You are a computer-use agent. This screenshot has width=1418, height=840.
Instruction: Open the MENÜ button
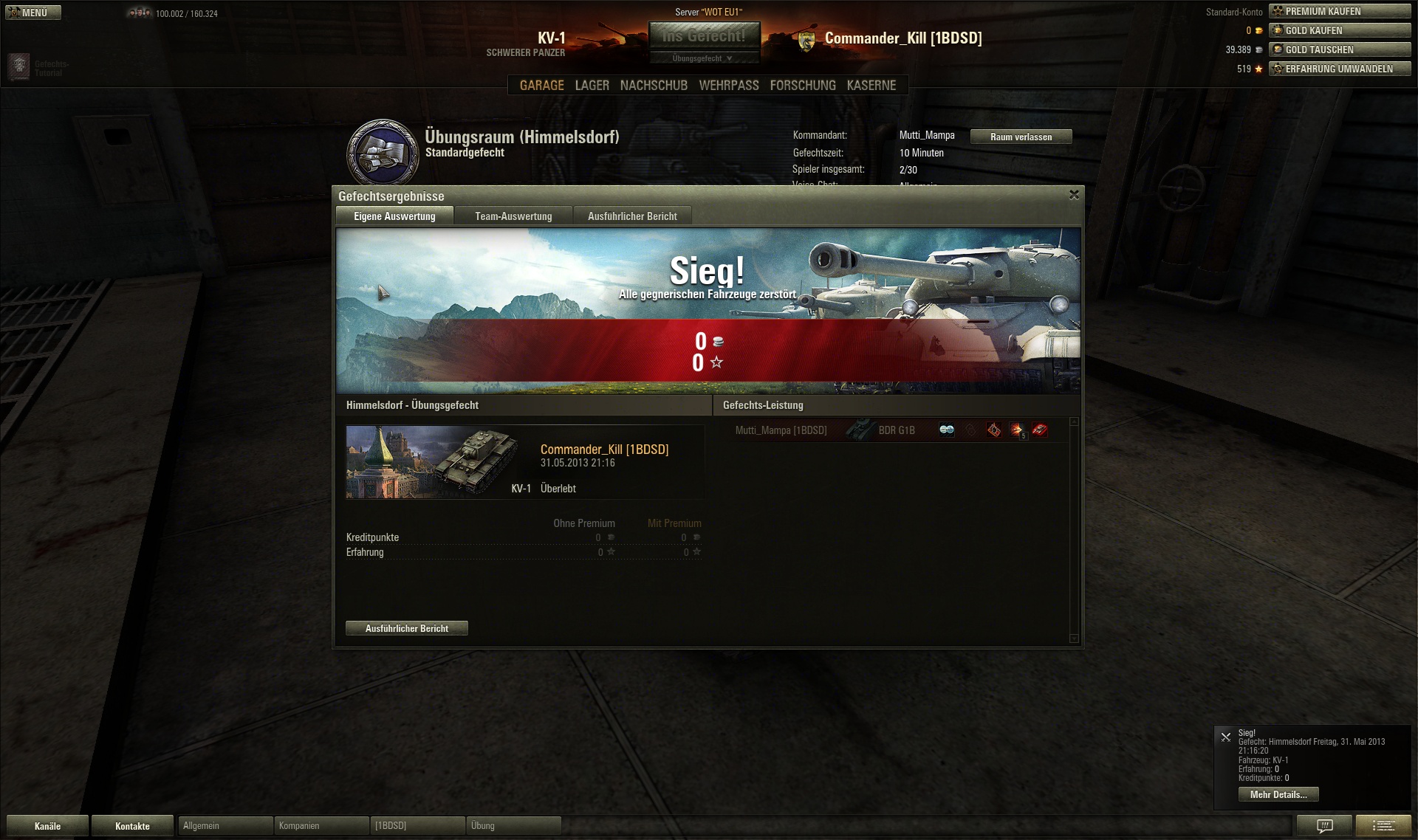point(33,13)
